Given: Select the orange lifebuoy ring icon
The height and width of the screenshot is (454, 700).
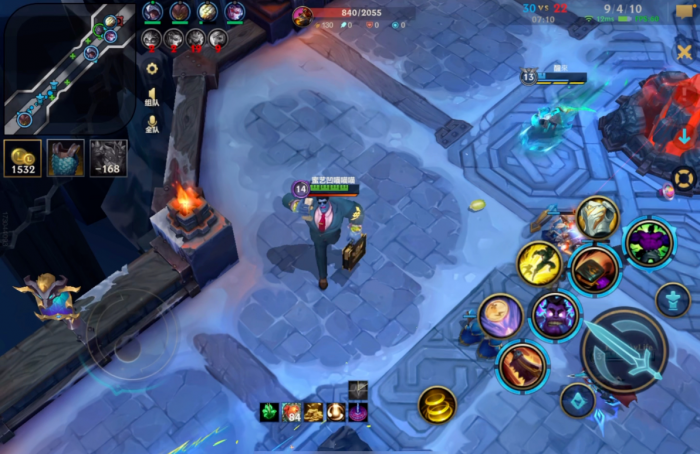Looking at the screenshot, I should [x=683, y=180].
